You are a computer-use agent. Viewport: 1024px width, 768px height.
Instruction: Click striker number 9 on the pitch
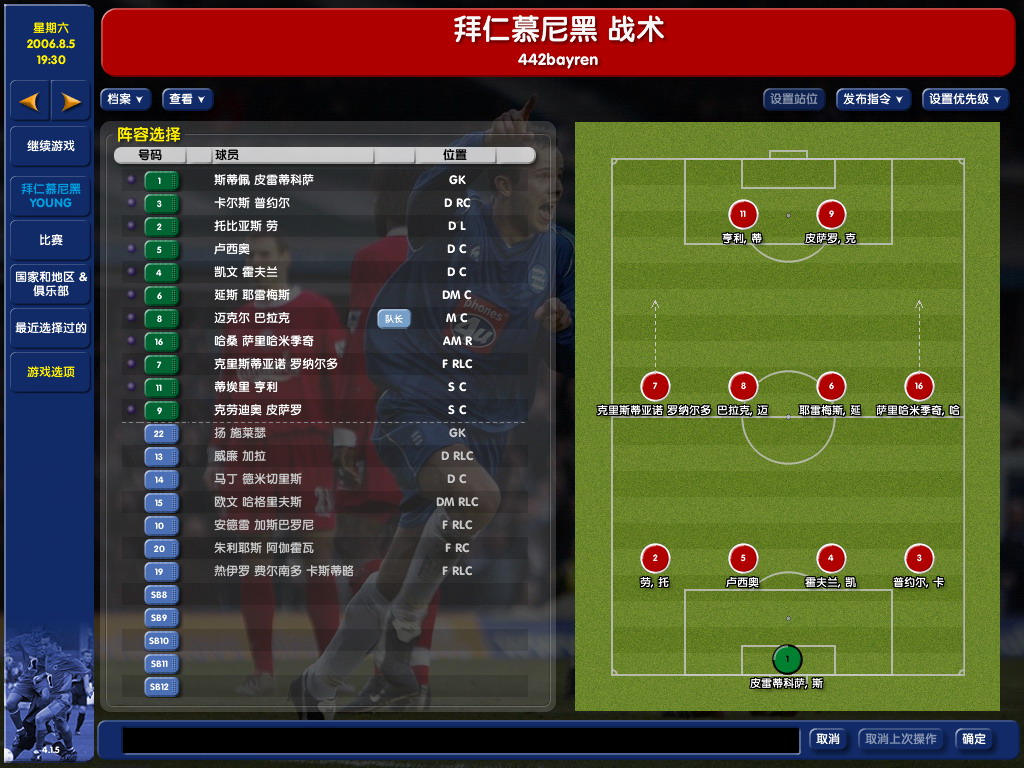coord(831,214)
